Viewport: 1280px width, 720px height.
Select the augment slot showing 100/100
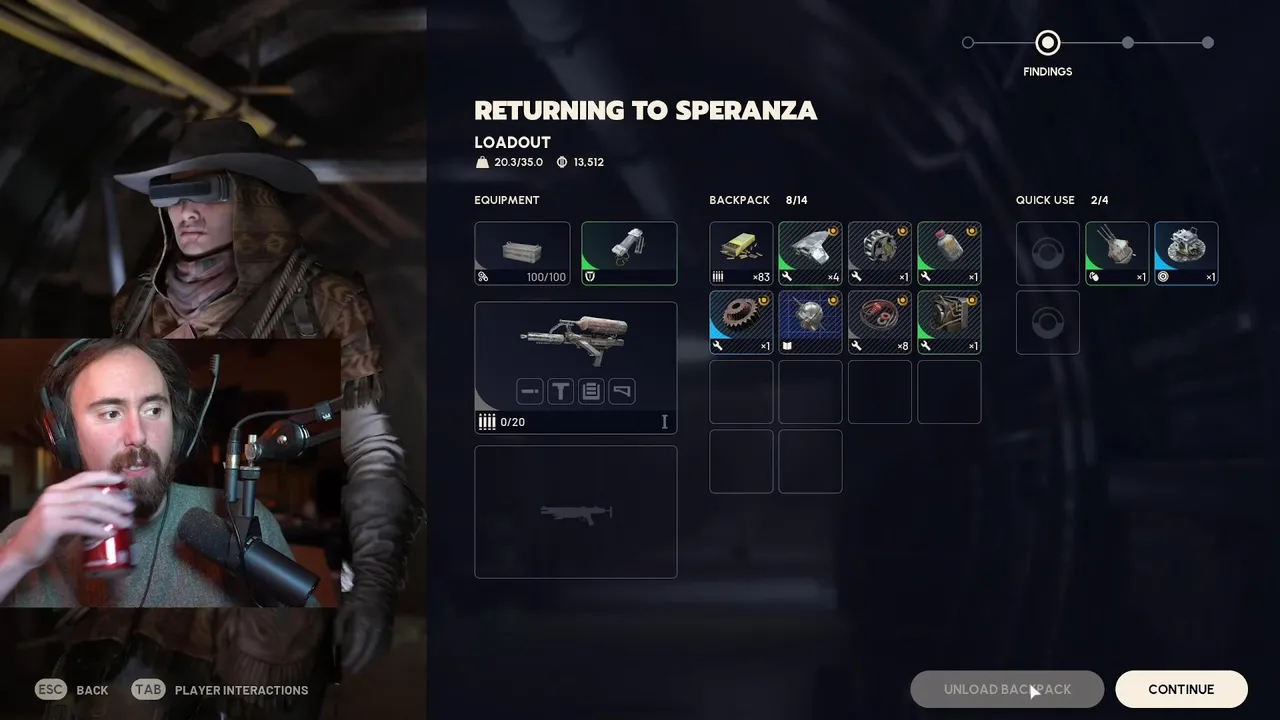pos(522,253)
